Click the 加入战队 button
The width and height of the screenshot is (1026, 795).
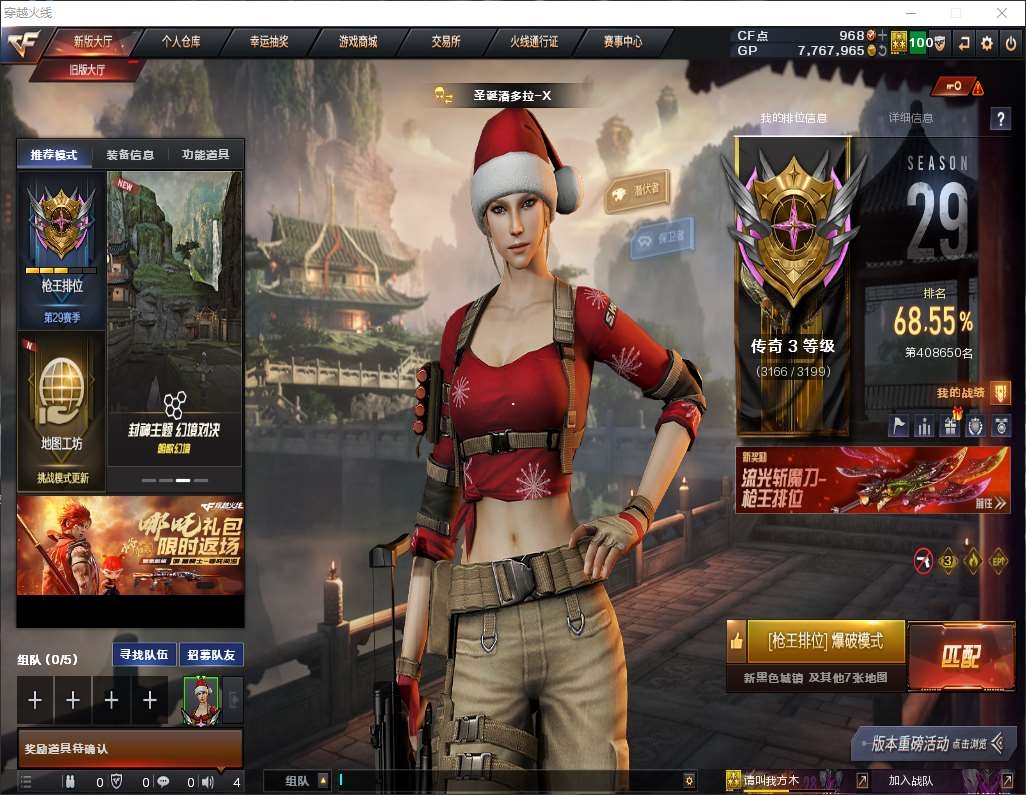coord(910,780)
